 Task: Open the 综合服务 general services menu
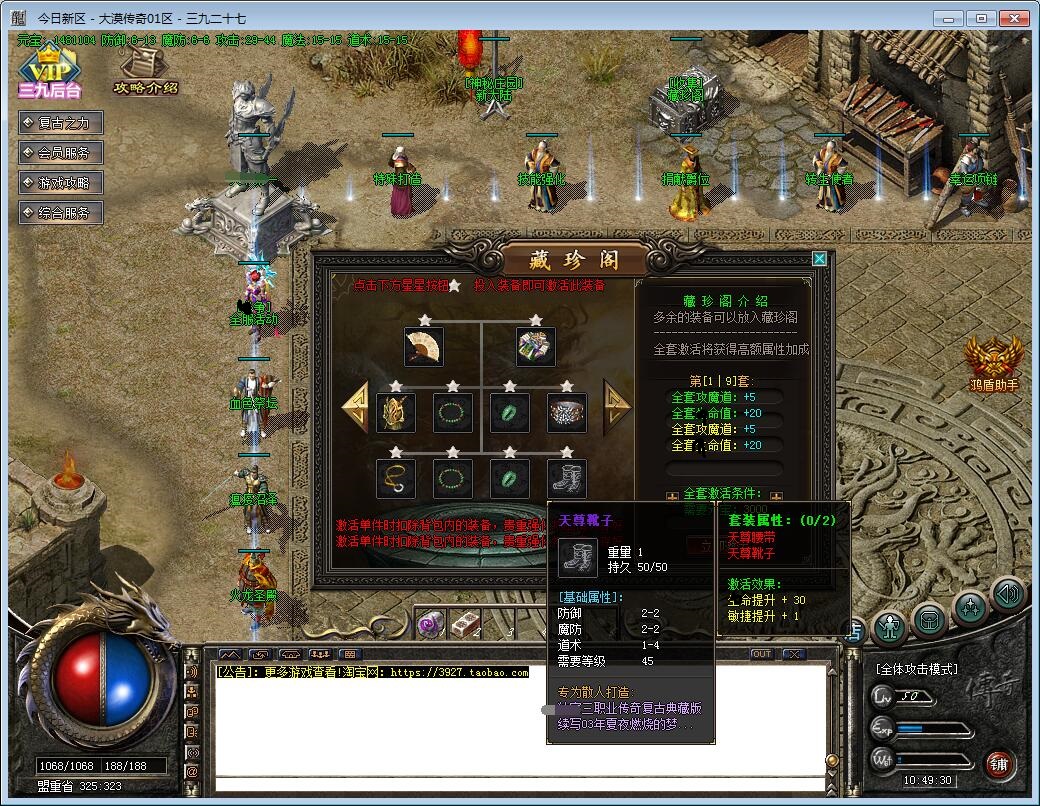[x=62, y=213]
